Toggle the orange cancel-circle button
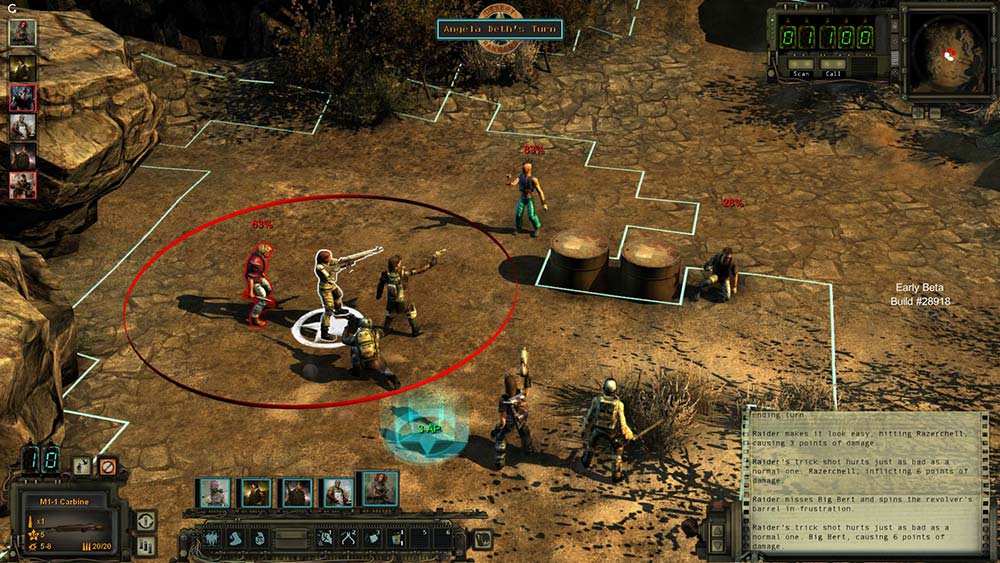The height and width of the screenshot is (563, 1000). click(107, 466)
